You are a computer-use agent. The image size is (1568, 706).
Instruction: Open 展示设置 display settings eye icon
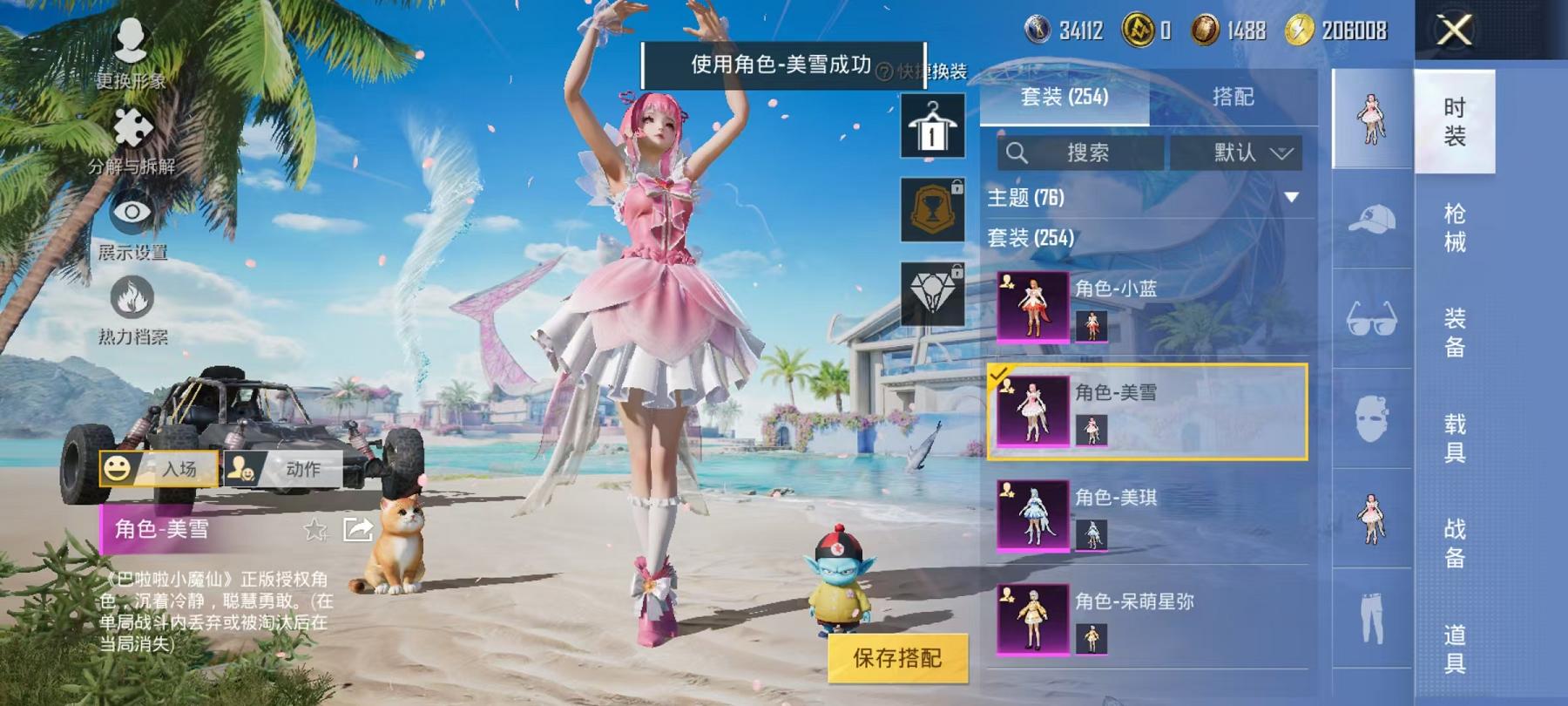click(129, 213)
